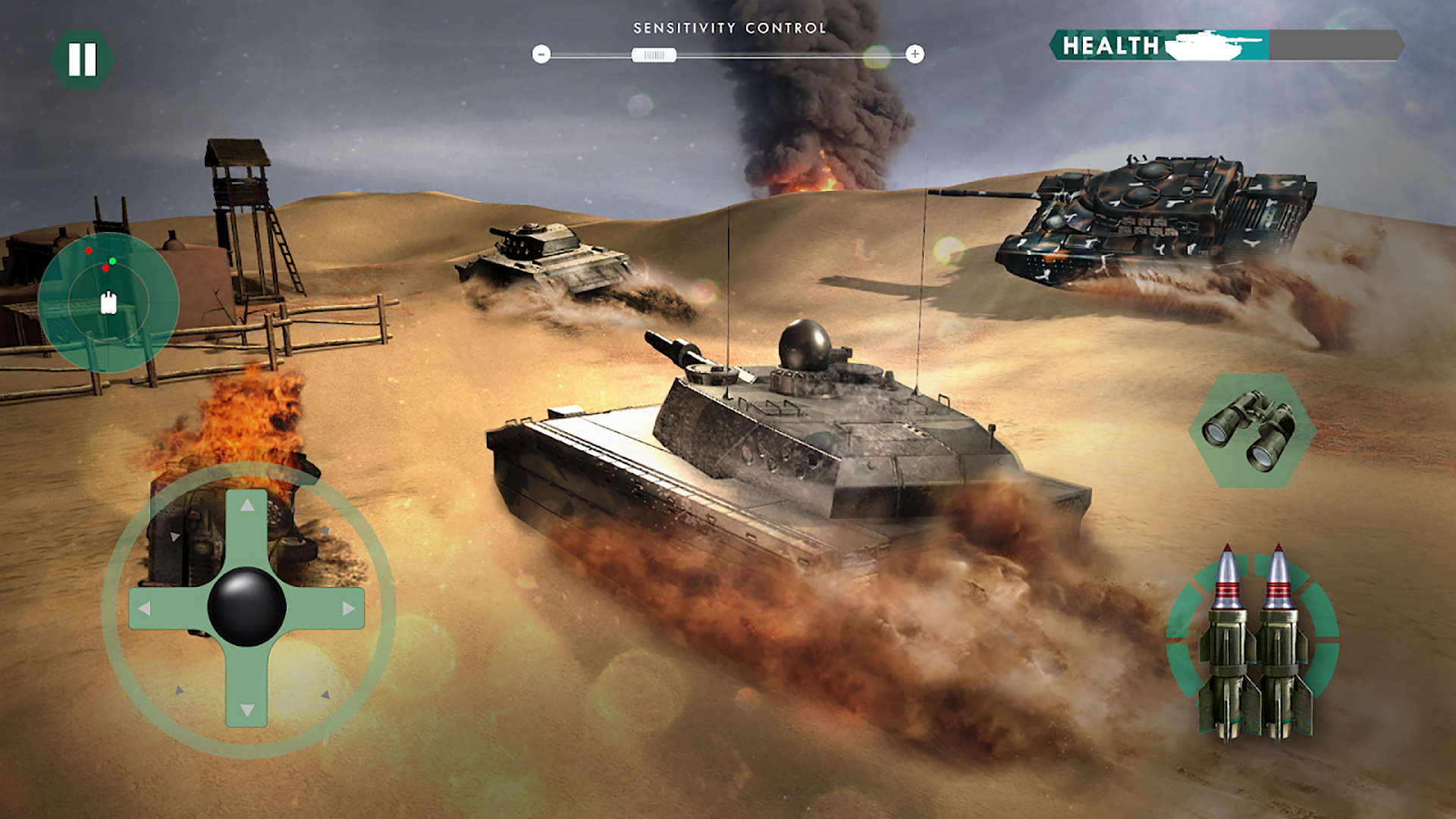This screenshot has height=819, width=1456.
Task: Open the circular radar minimap
Action: tap(108, 302)
